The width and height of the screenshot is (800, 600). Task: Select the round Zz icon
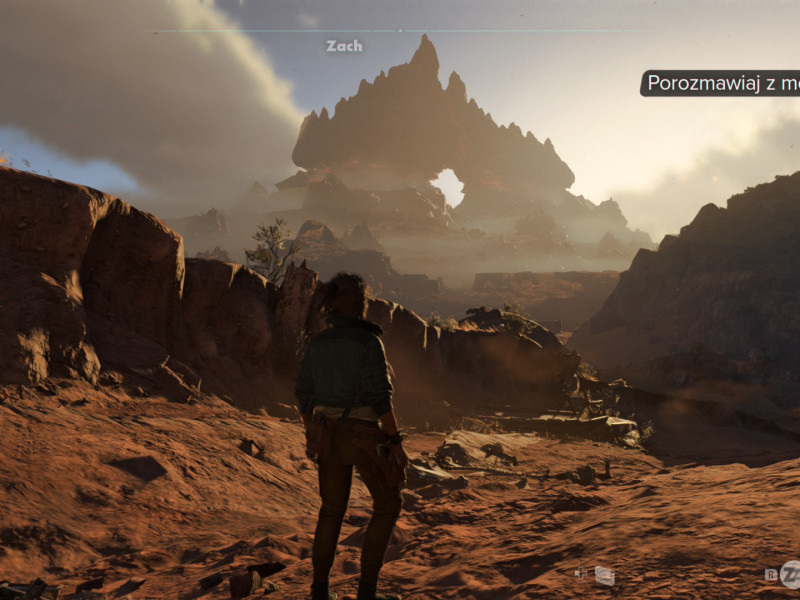tap(790, 574)
